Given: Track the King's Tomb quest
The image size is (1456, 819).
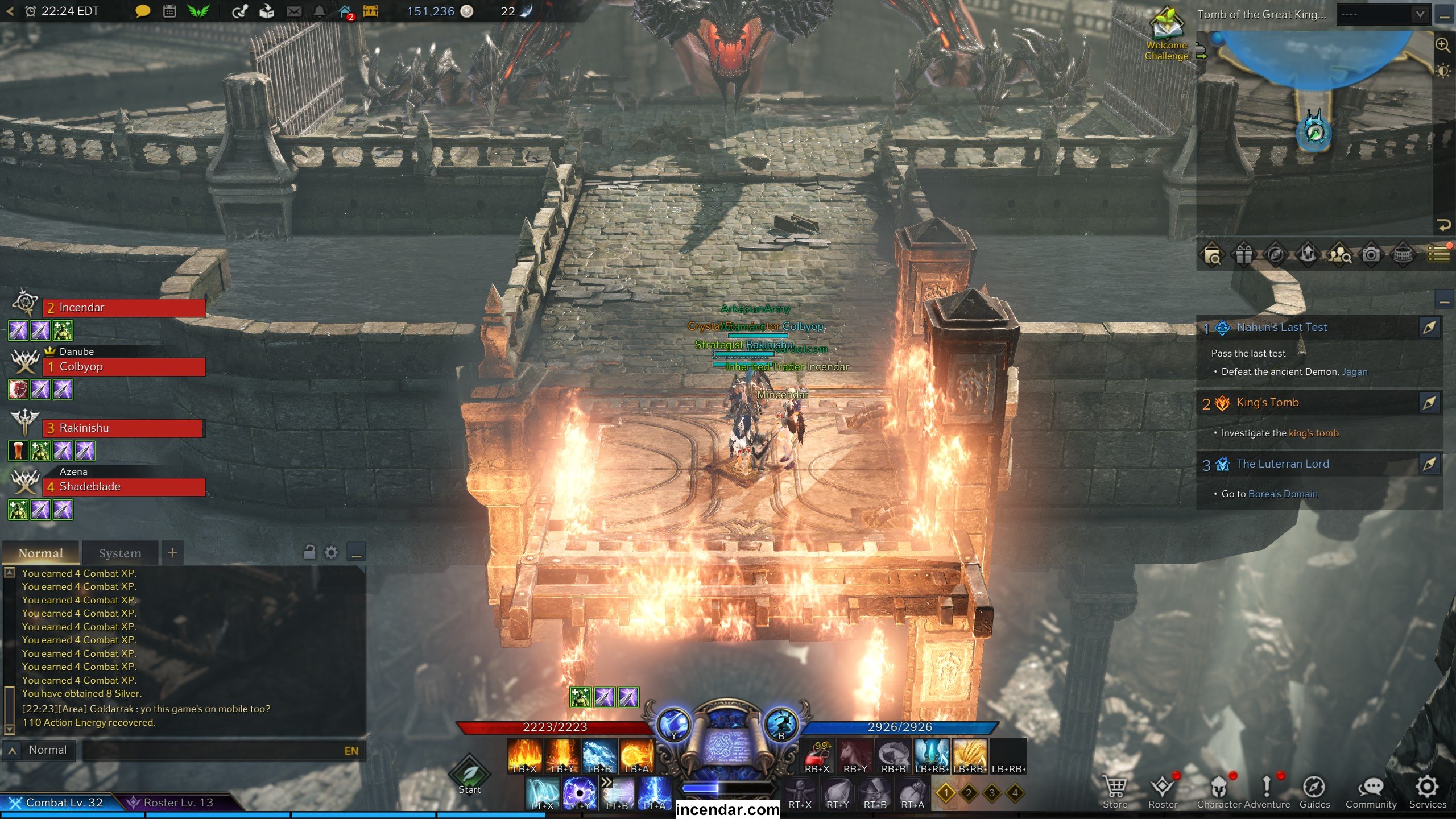Looking at the screenshot, I should [x=1429, y=403].
